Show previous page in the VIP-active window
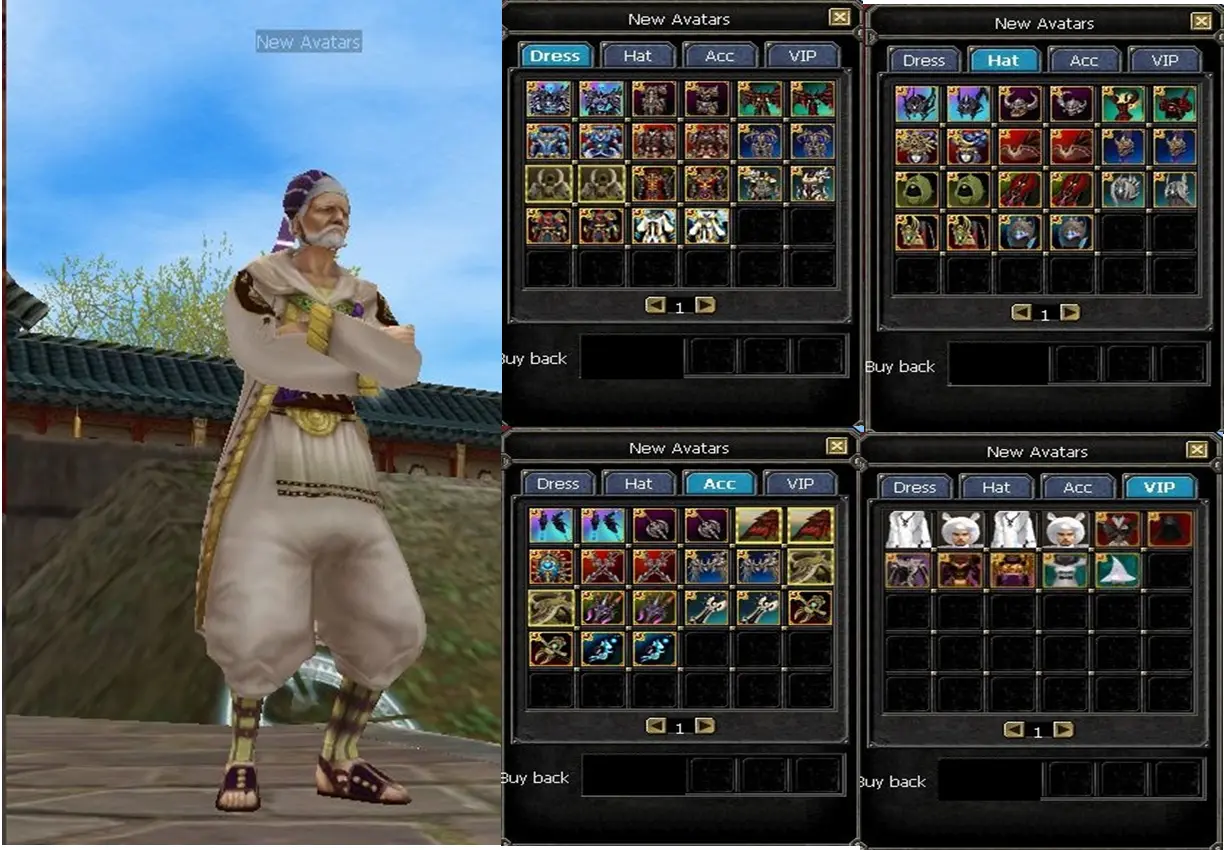This screenshot has height=850, width=1224. click(1013, 730)
